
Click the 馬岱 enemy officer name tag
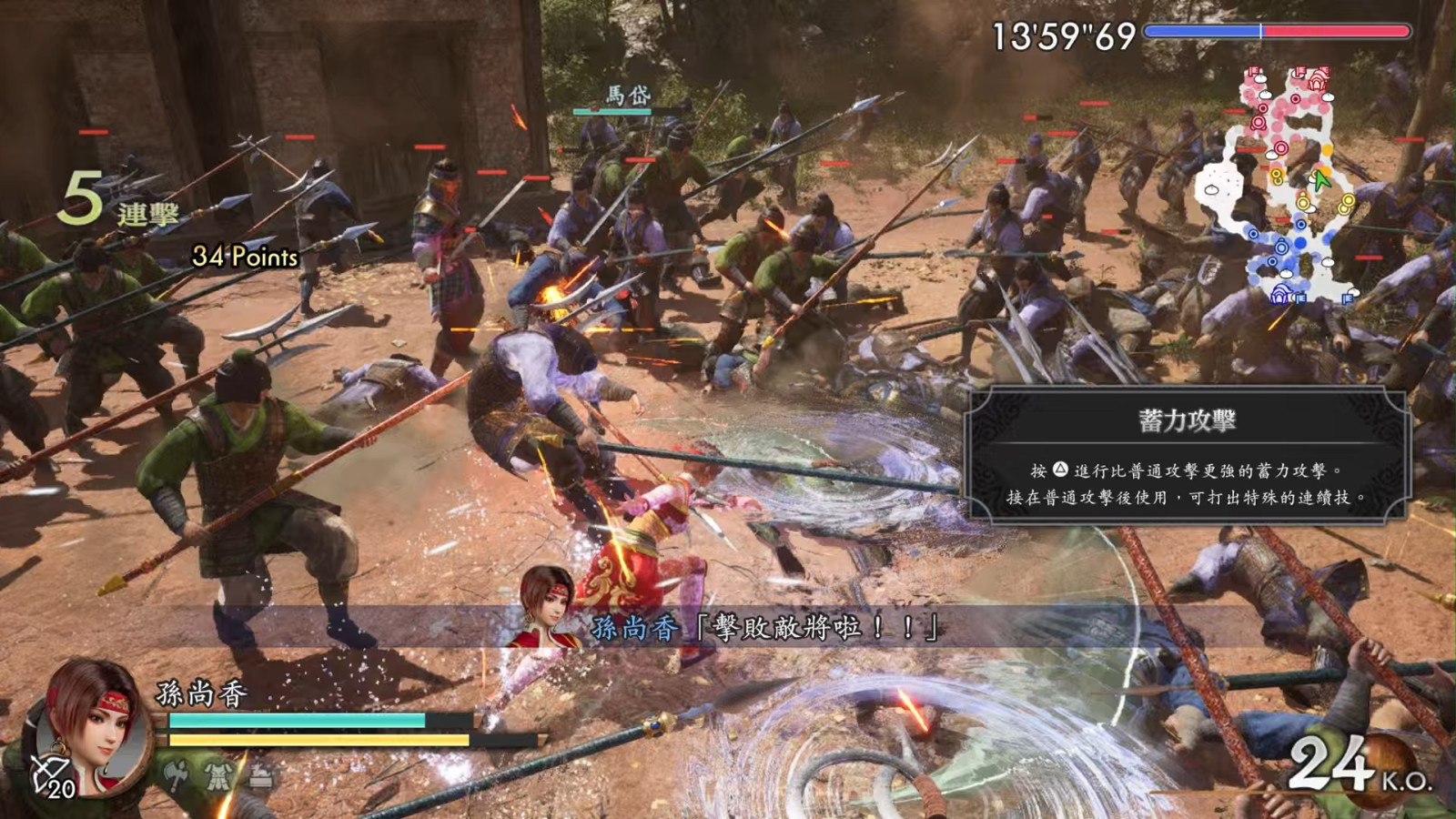(628, 96)
